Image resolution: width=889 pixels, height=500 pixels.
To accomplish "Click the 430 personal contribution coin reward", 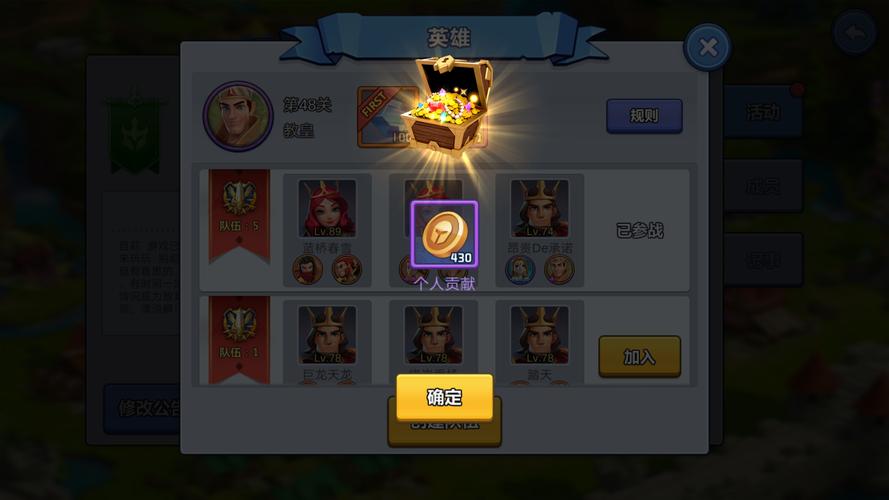I will point(444,235).
